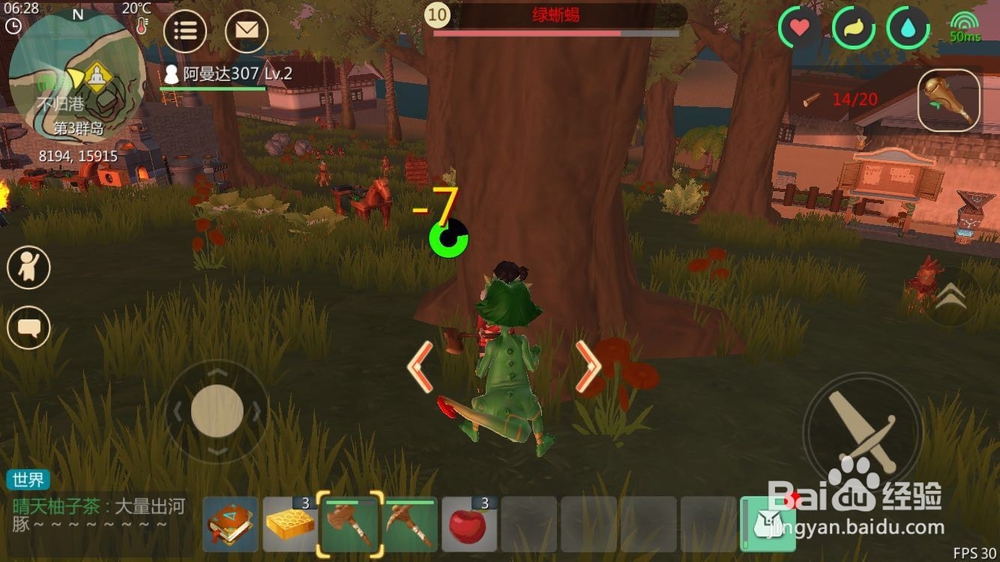This screenshot has width=1000, height=562.
Task: Tap the virtual movement joystick
Action: coord(216,410)
